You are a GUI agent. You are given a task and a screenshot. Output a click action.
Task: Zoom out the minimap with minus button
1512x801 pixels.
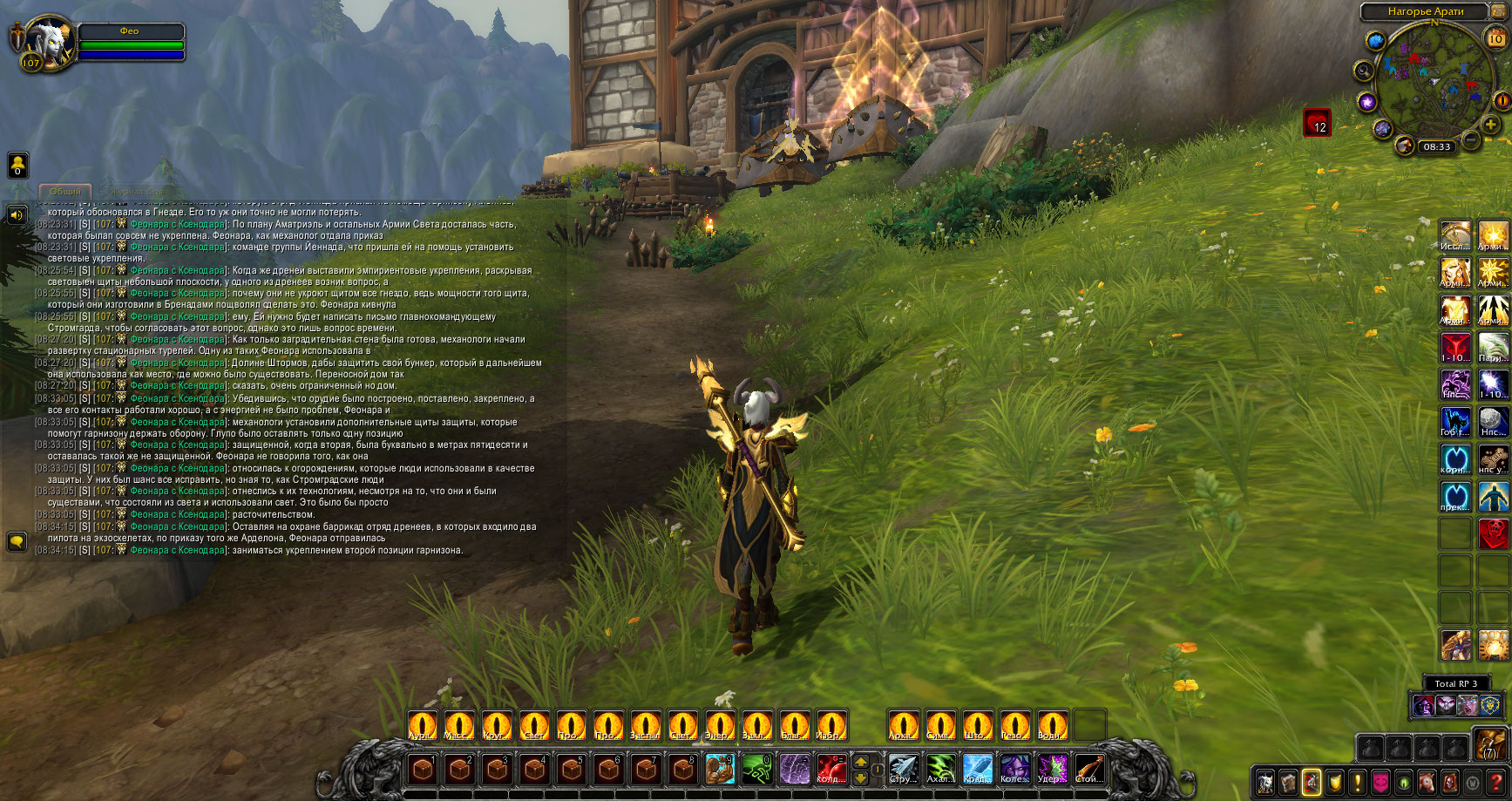tap(1471, 139)
